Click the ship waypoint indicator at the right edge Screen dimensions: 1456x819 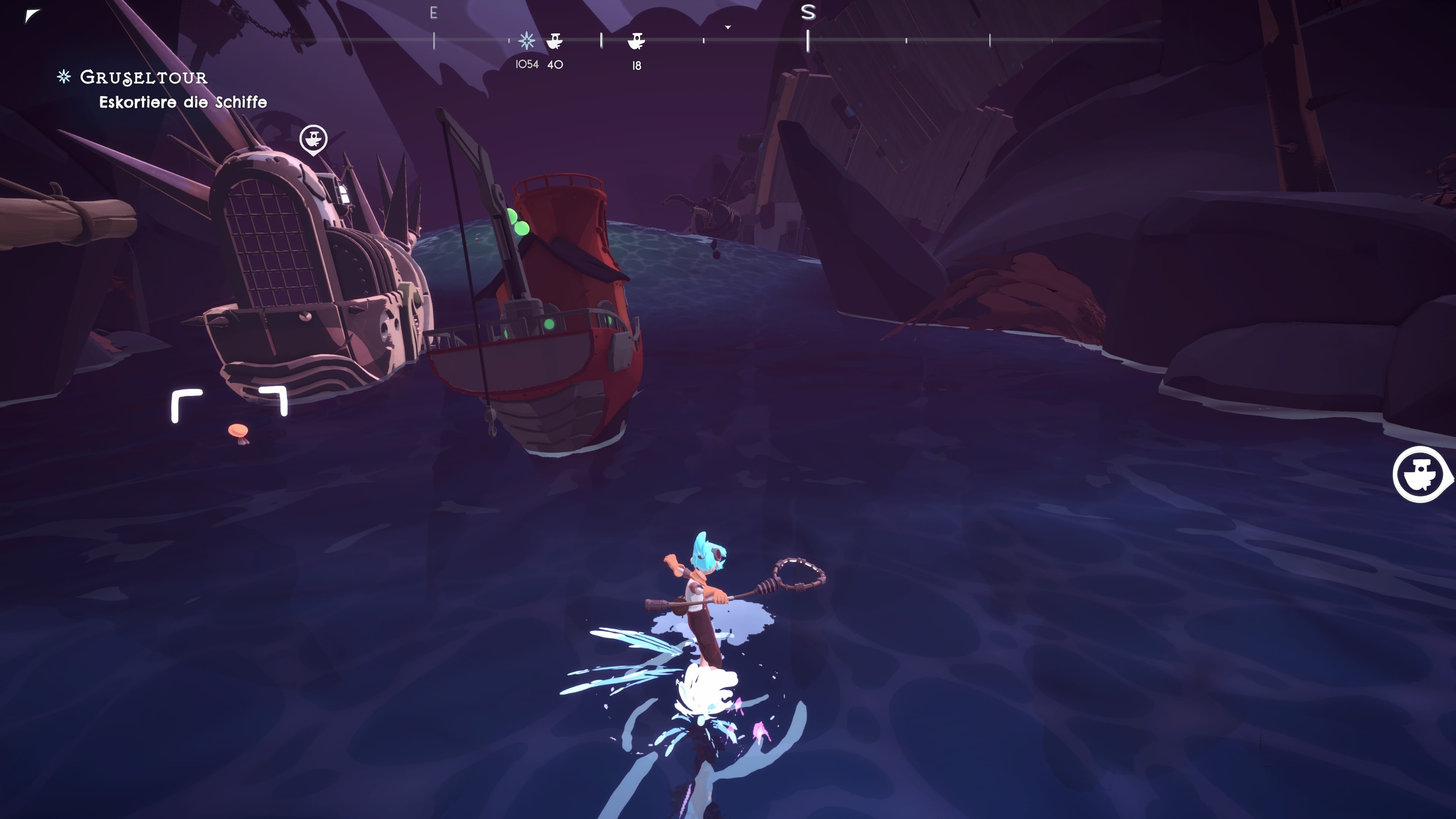point(1421,474)
